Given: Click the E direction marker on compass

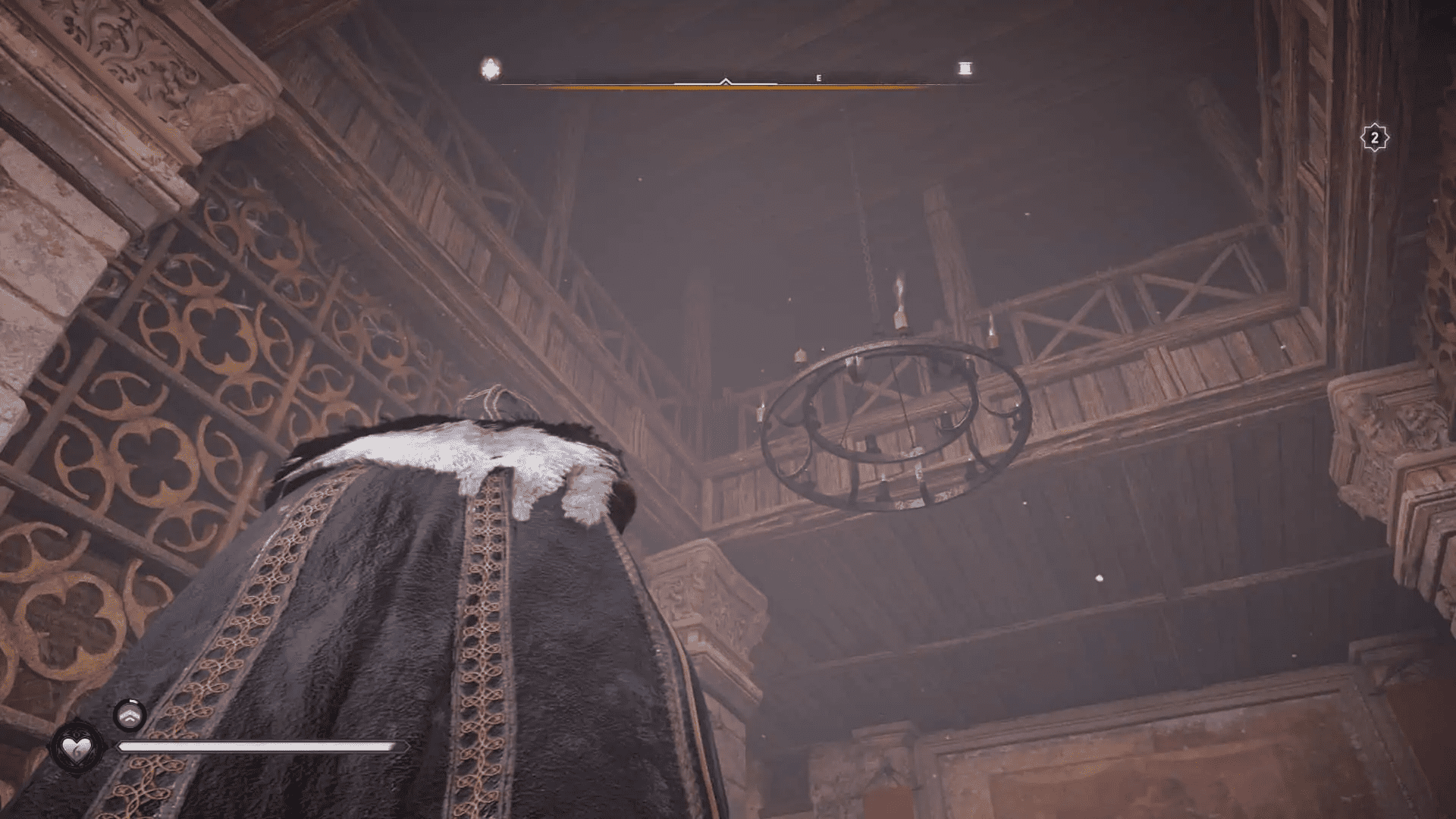Looking at the screenshot, I should 817,77.
